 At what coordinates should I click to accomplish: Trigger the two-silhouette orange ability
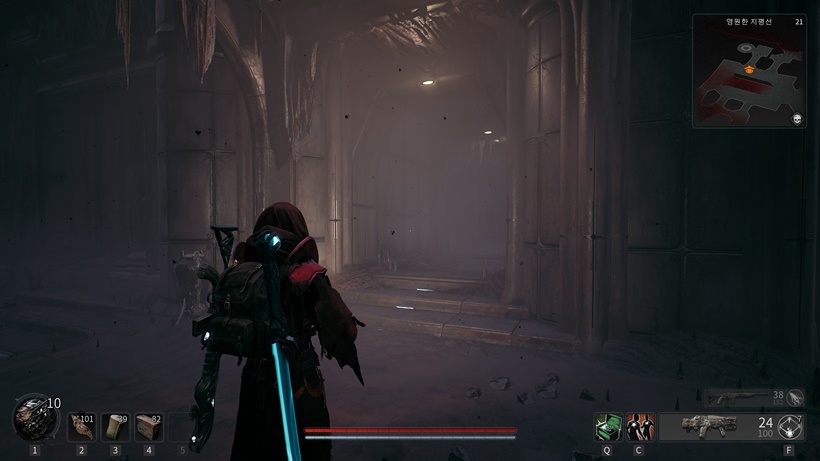tap(639, 427)
